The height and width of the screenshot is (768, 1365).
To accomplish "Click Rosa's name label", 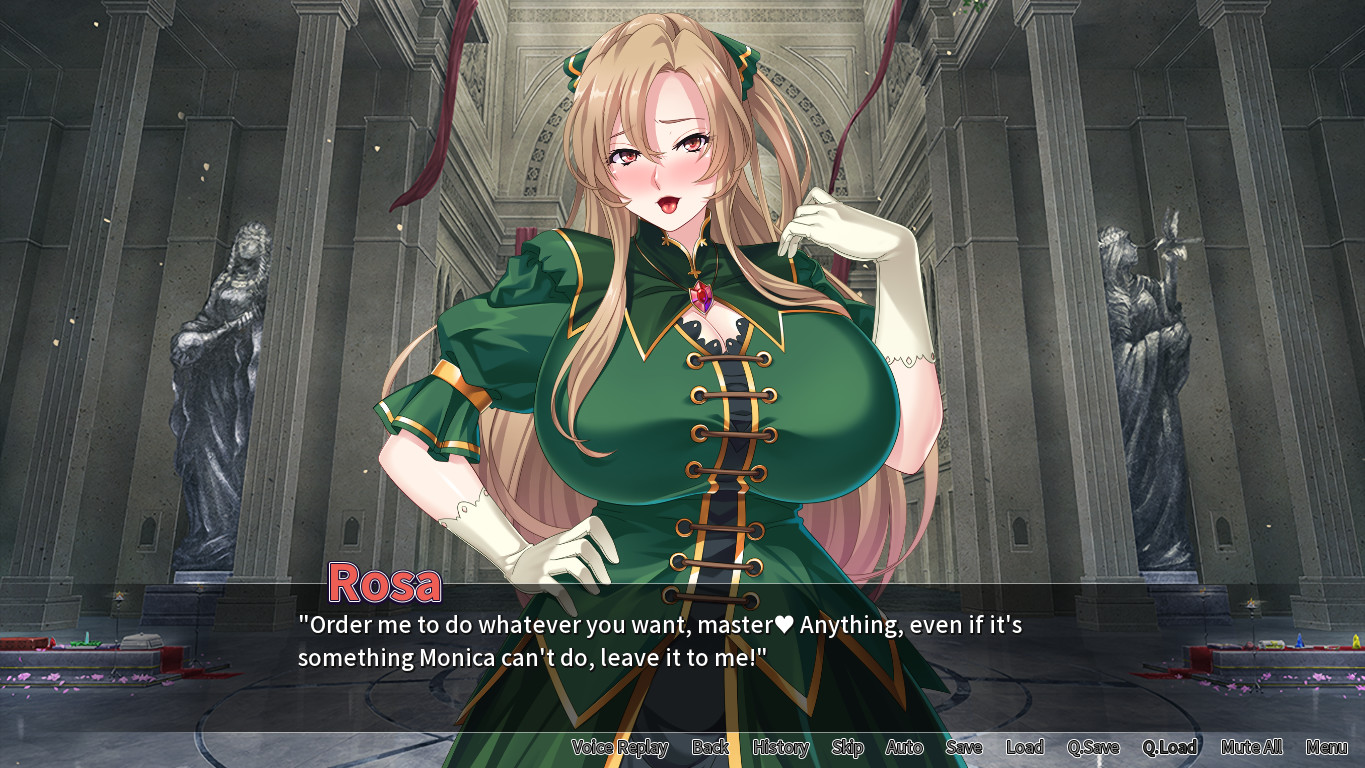I will (x=384, y=583).
